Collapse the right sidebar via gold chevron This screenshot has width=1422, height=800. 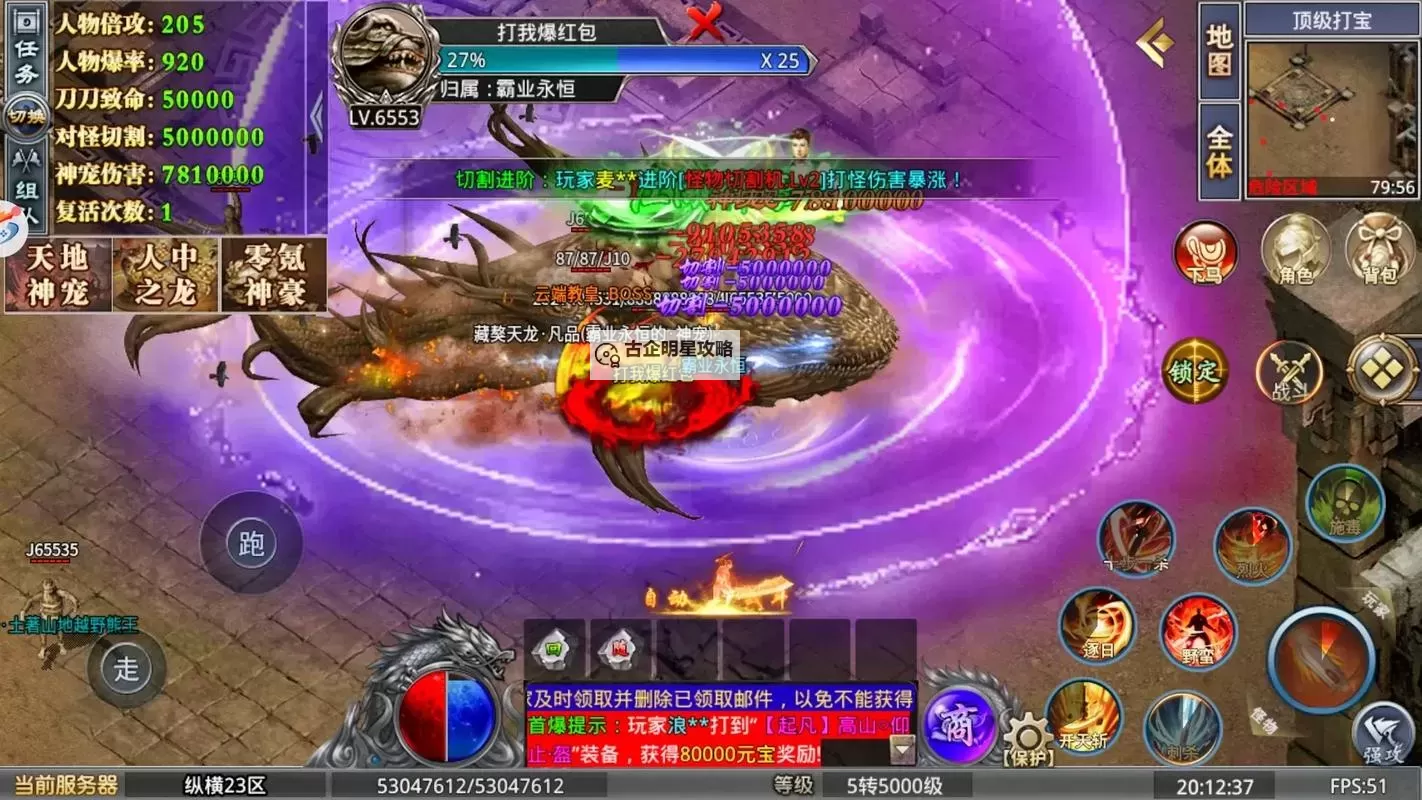click(1157, 41)
